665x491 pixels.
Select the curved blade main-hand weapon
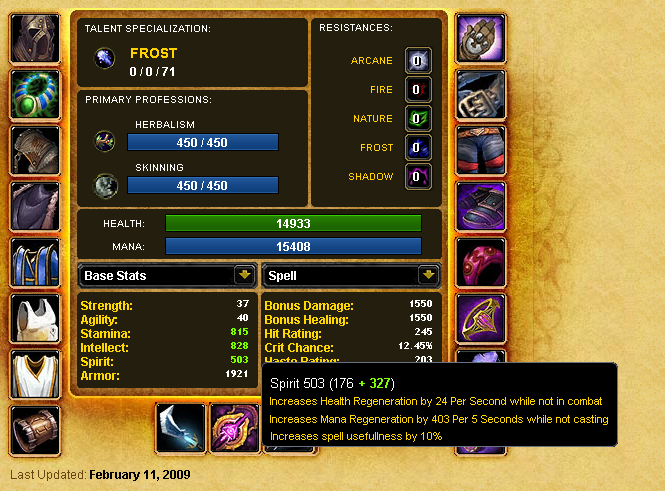(181, 427)
